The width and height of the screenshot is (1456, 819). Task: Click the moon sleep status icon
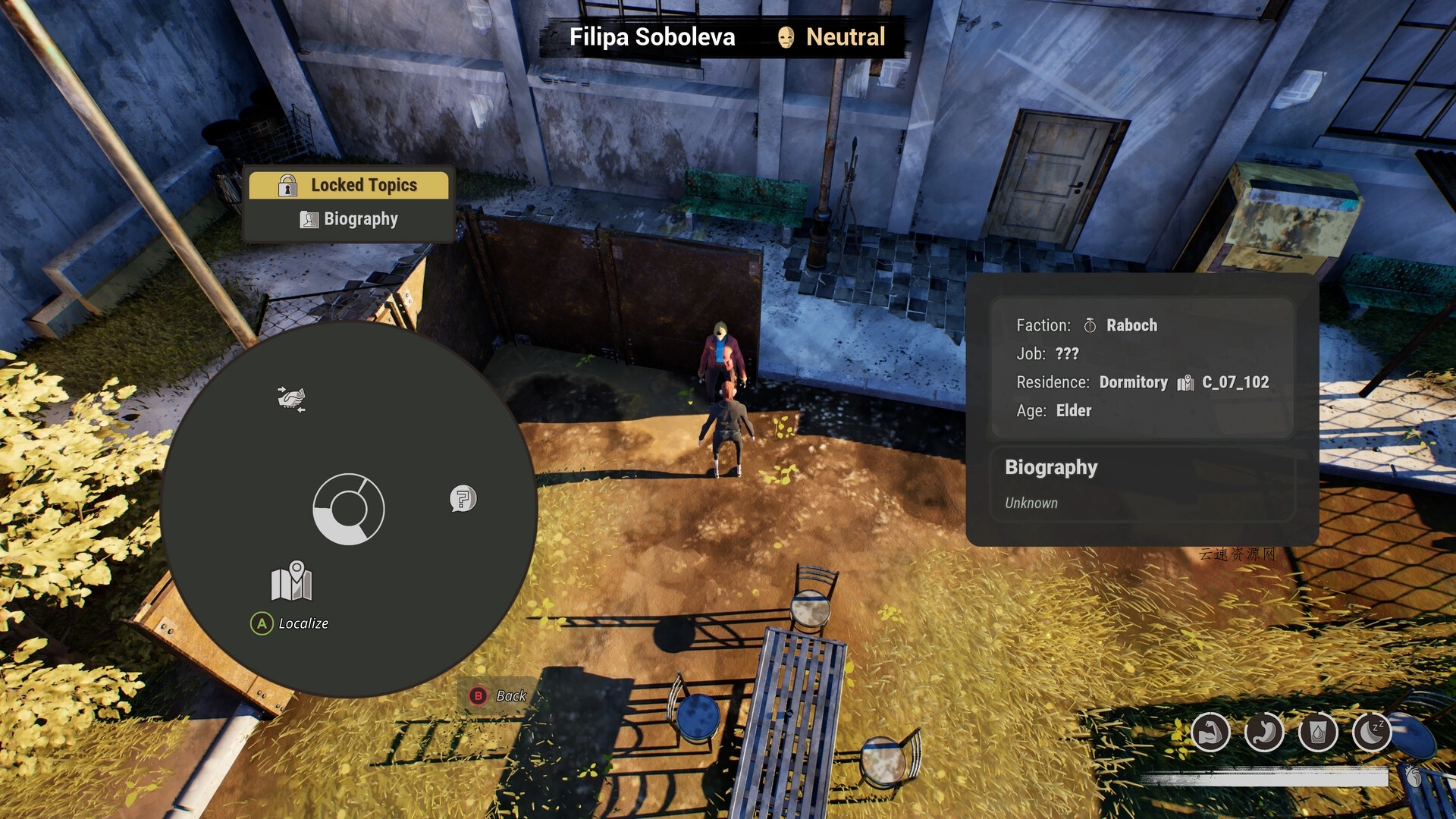1371,733
